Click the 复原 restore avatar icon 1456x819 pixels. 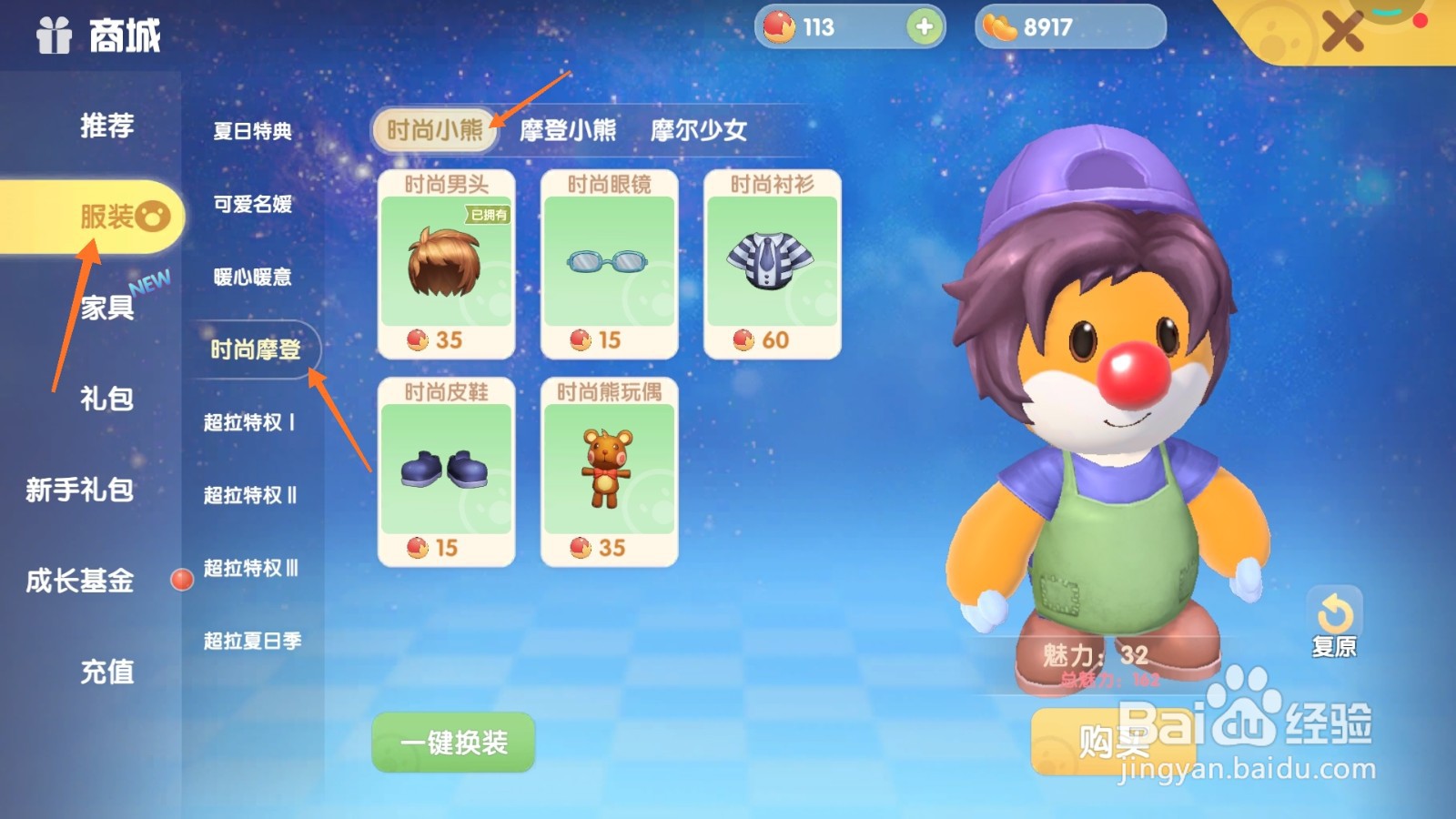point(1336,612)
